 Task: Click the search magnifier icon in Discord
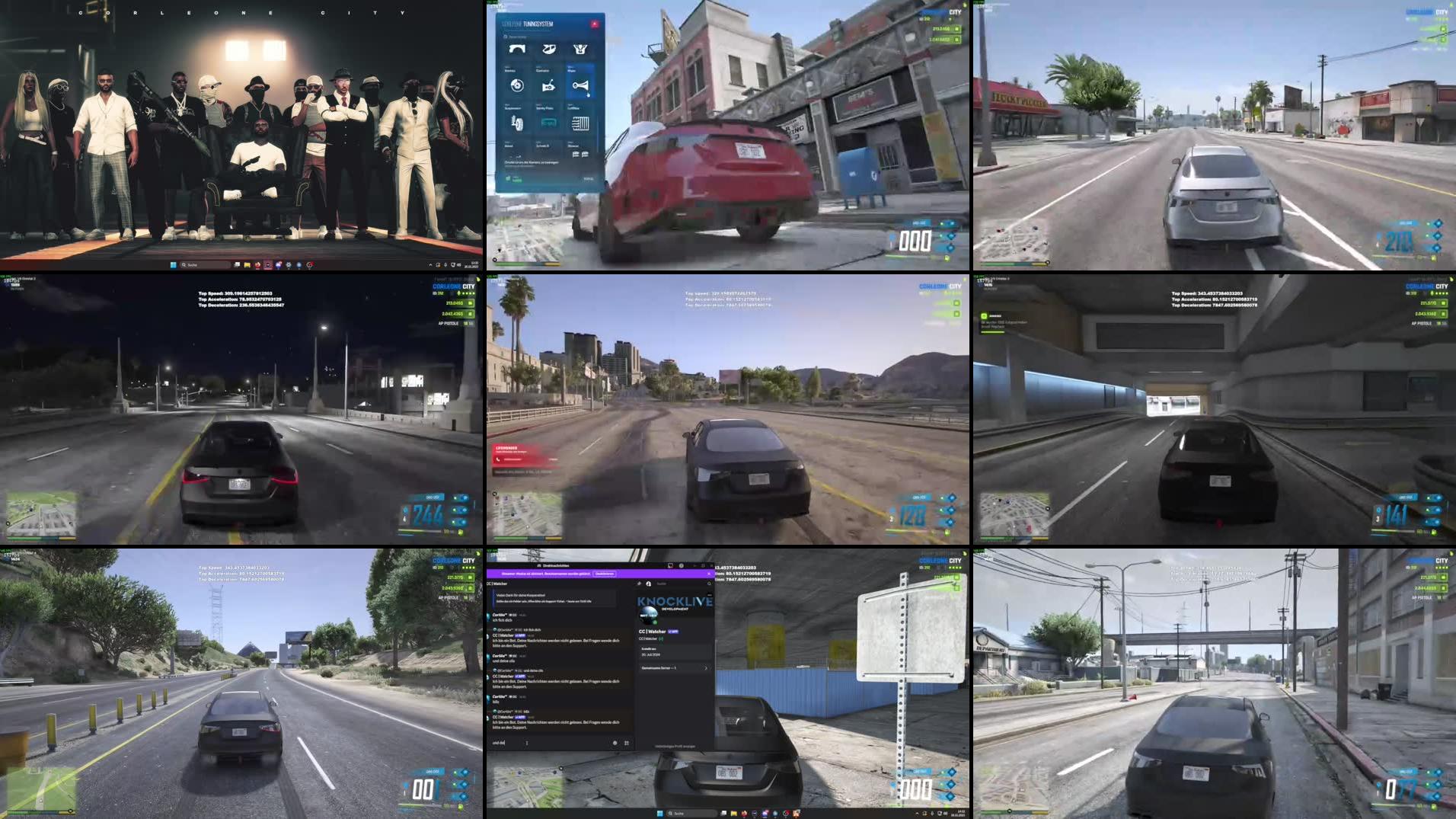[709, 584]
